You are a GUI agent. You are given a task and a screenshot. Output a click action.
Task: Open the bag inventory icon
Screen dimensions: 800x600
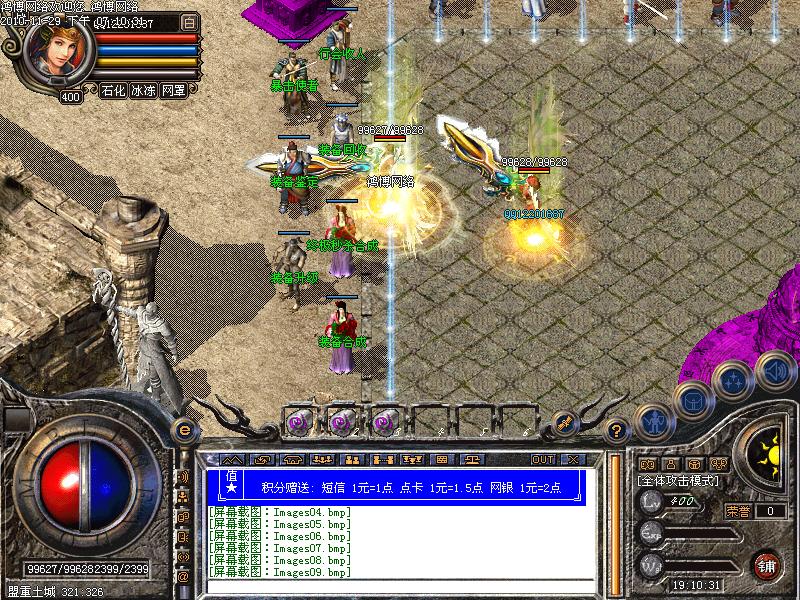691,401
